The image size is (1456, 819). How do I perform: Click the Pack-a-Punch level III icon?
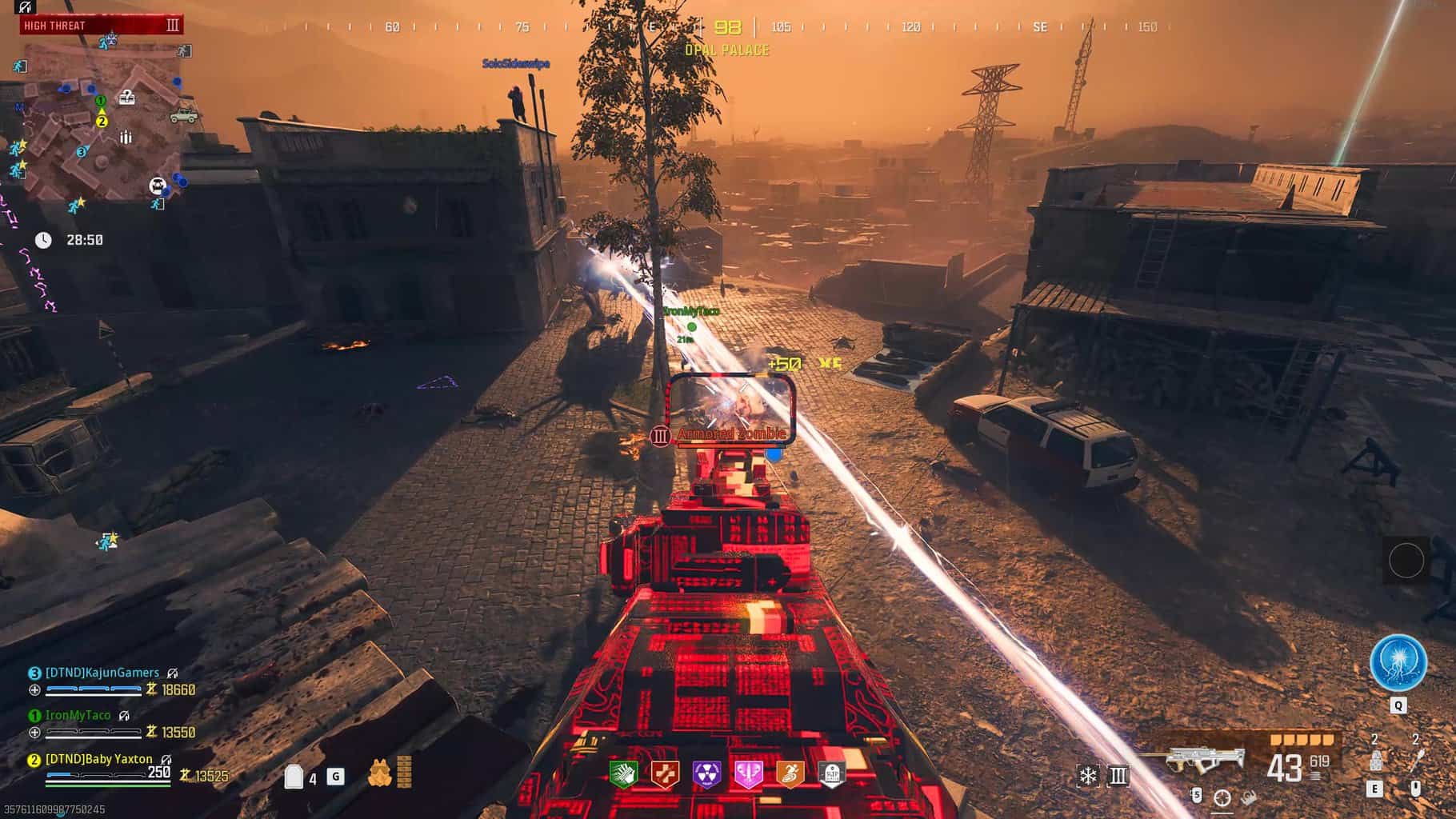(1119, 775)
